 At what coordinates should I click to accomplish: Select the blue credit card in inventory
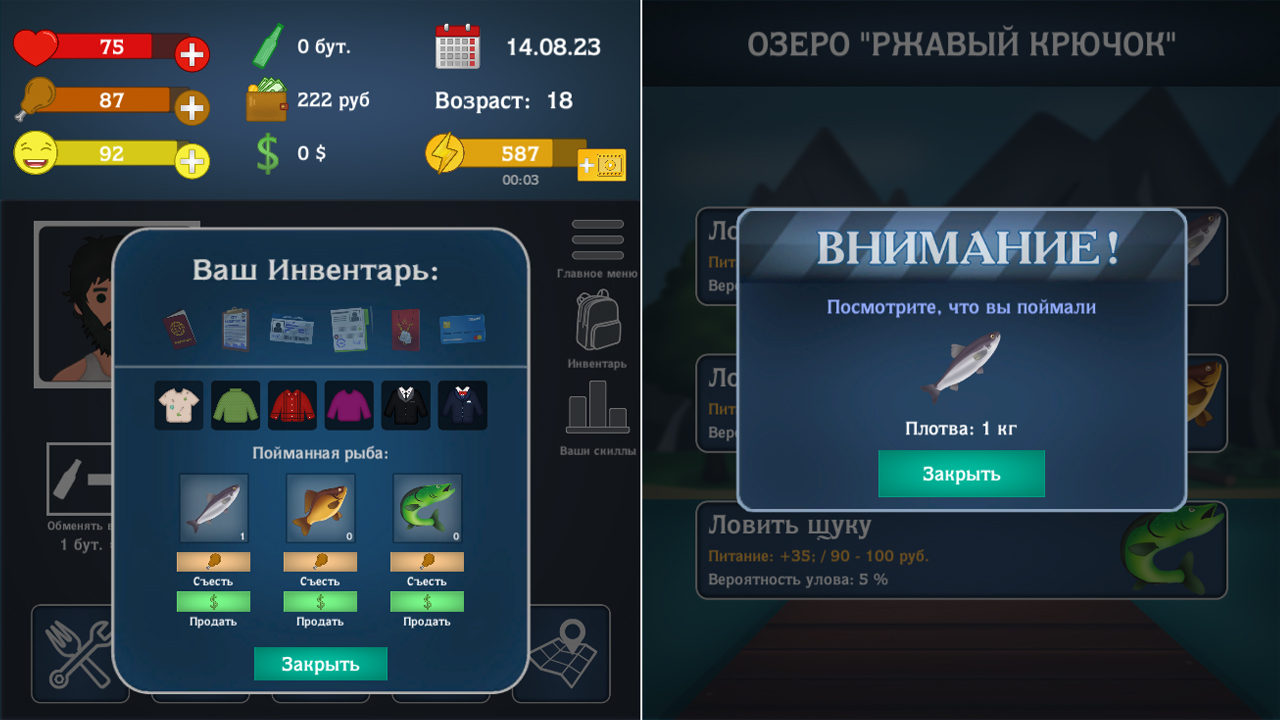[462, 330]
